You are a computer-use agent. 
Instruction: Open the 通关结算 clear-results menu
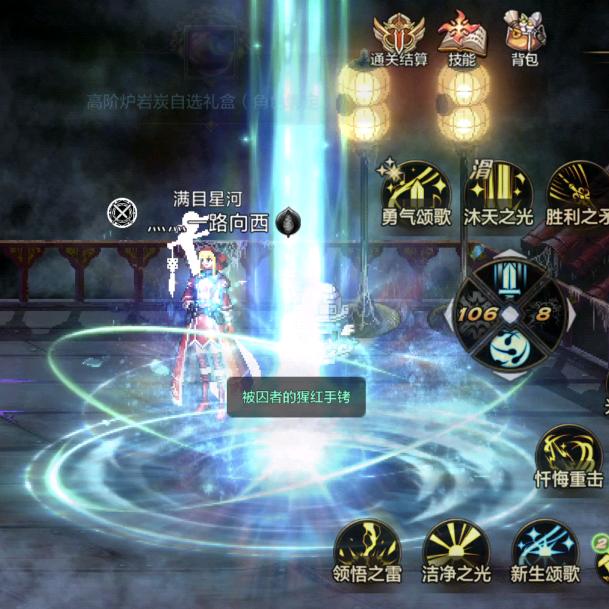coord(398,36)
